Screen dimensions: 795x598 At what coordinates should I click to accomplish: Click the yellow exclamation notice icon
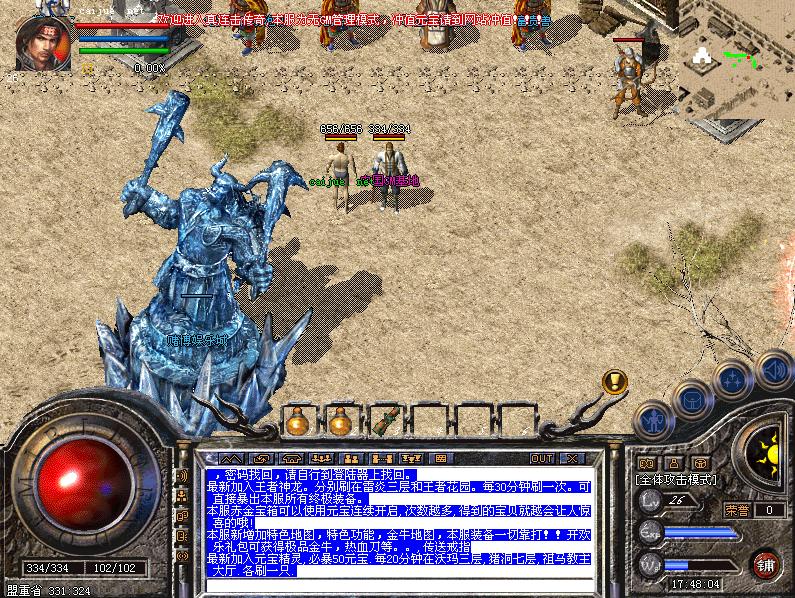pyautogui.click(x=614, y=381)
